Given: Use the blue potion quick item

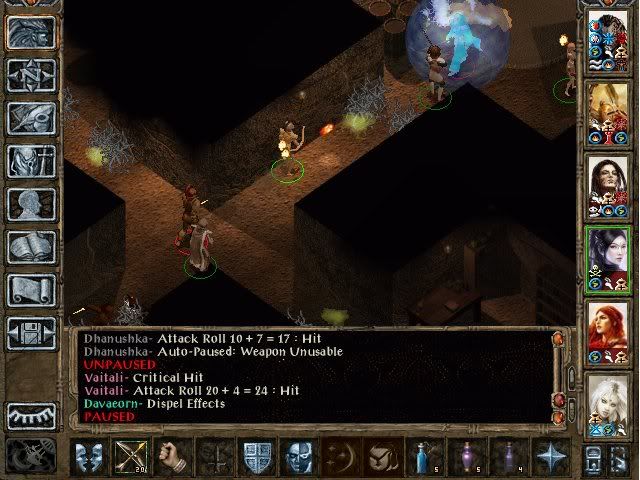Looking at the screenshot, I should click(425, 456).
